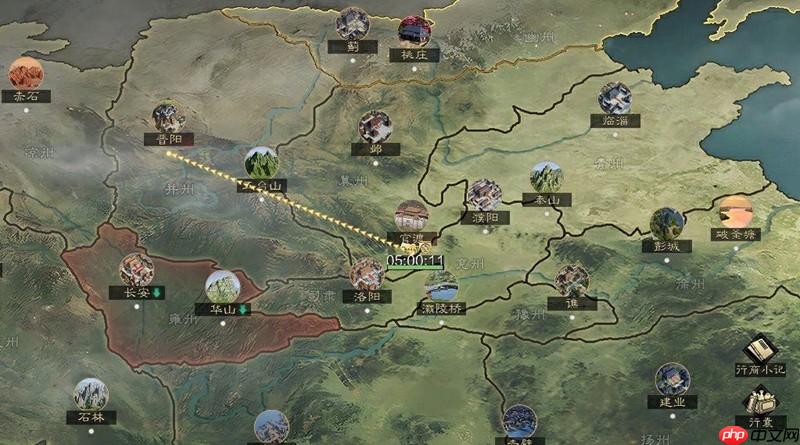800x445 pixels.
Task: Choose the 谯 city marker
Action: (571, 281)
